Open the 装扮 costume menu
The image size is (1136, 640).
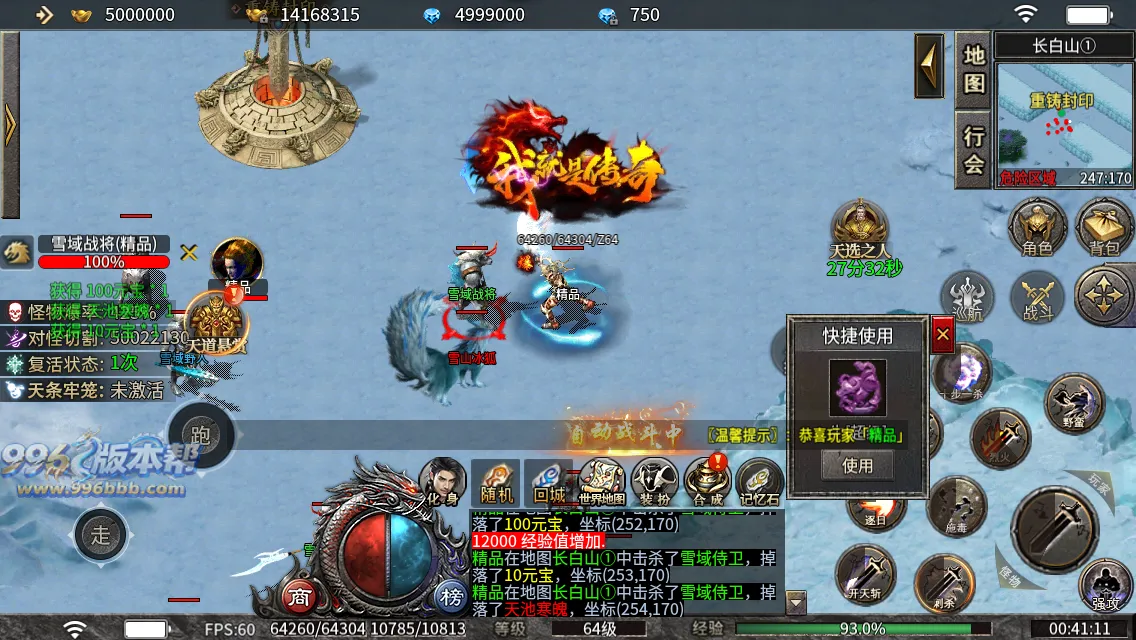655,482
